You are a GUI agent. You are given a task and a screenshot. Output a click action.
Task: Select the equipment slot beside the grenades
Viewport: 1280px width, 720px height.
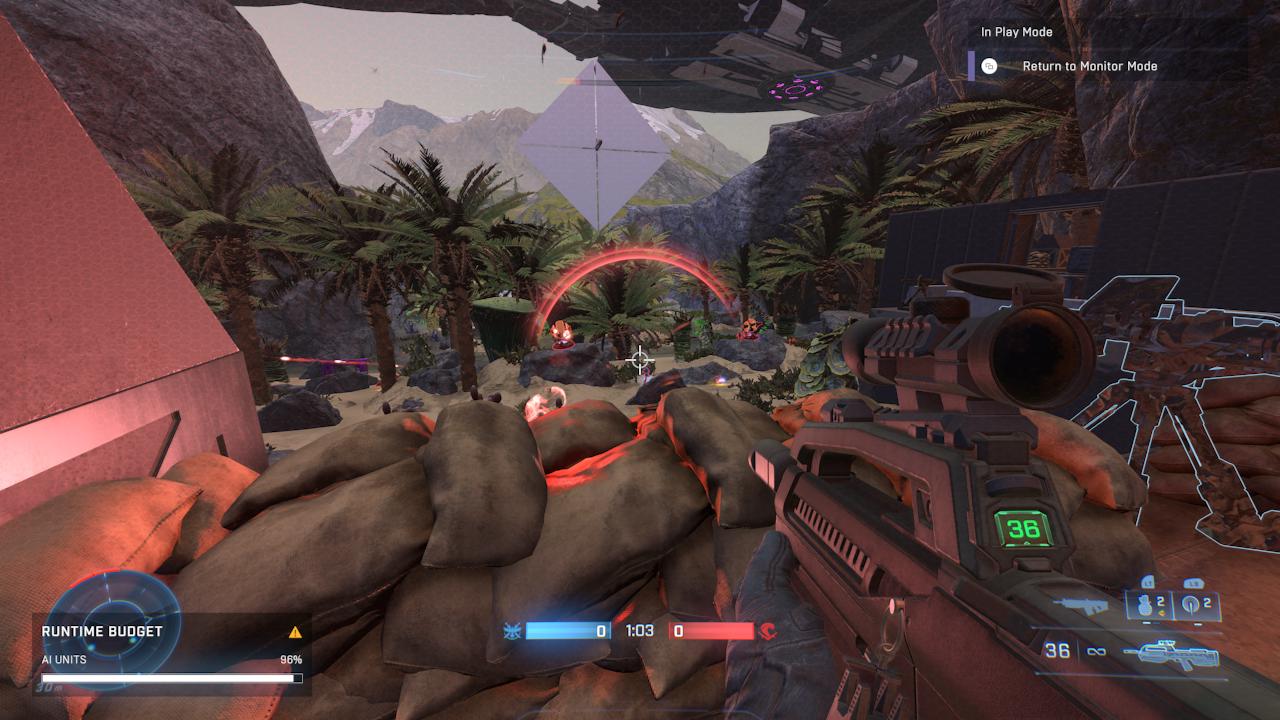(x=1197, y=605)
